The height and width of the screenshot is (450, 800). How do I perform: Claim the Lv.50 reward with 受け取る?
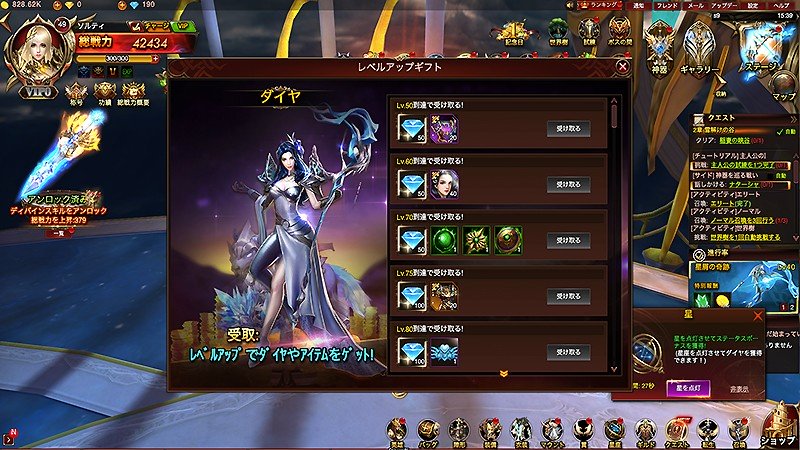tap(568, 128)
